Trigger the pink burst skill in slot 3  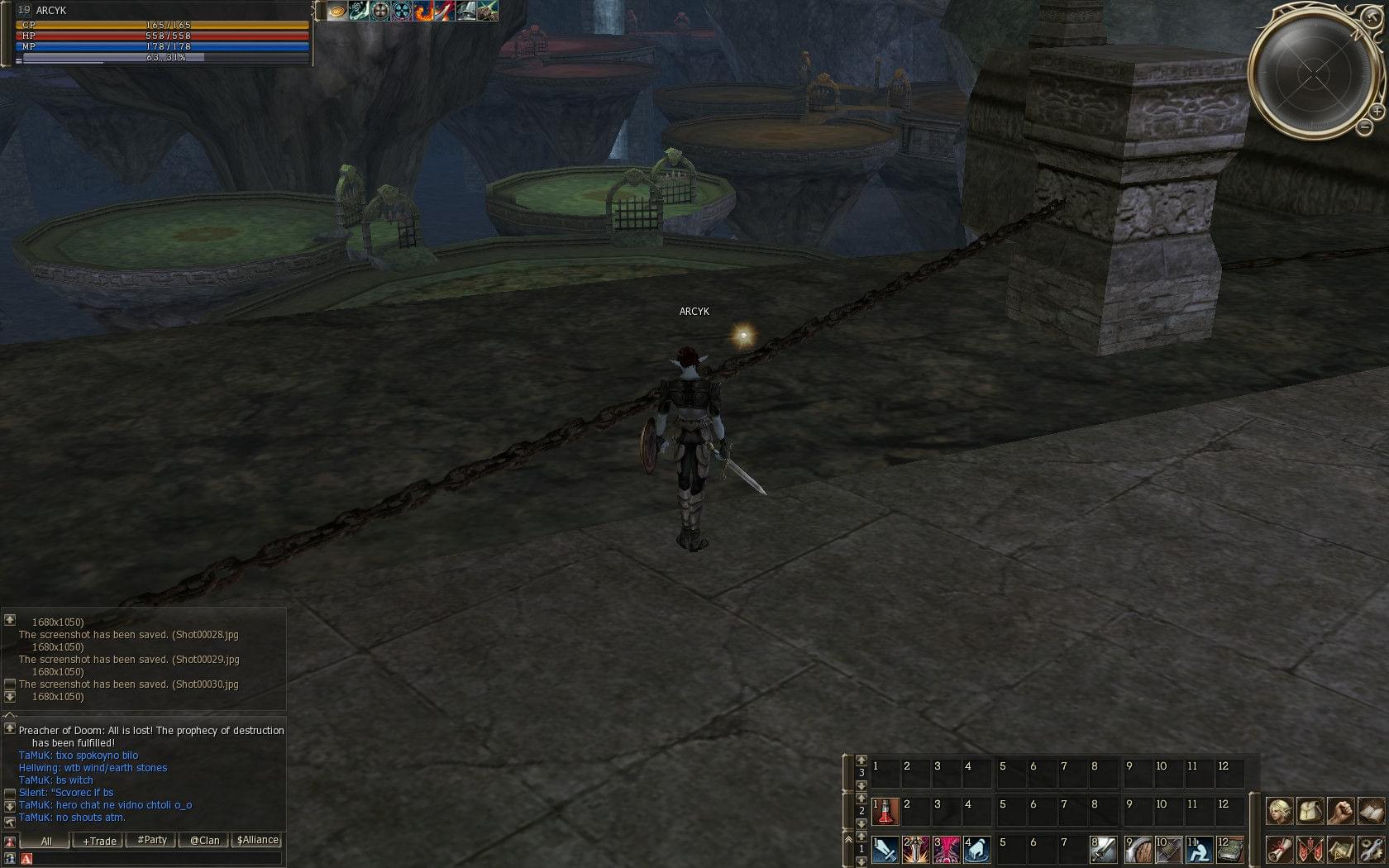(946, 849)
